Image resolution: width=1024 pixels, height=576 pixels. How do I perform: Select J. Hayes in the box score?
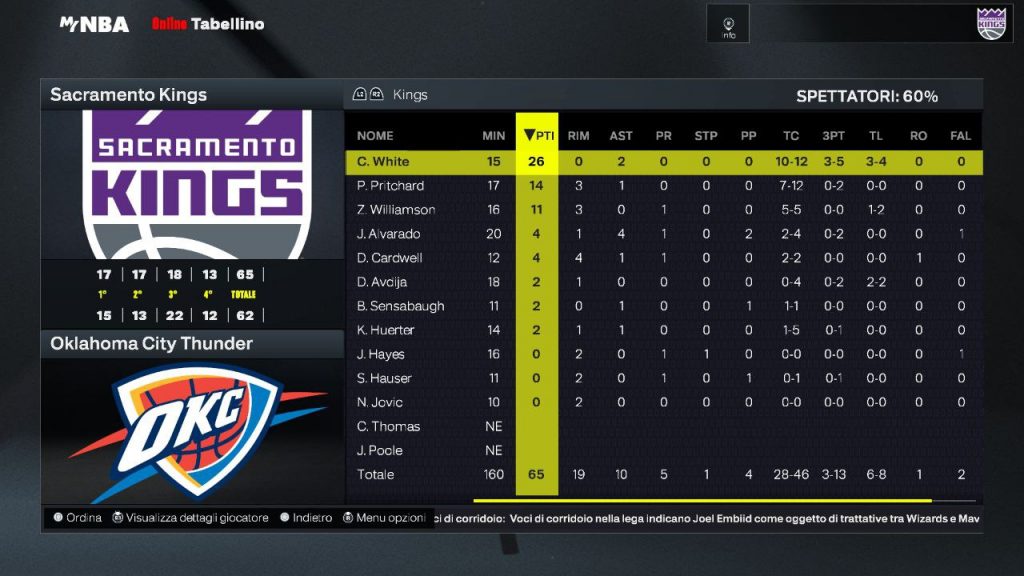coord(380,354)
